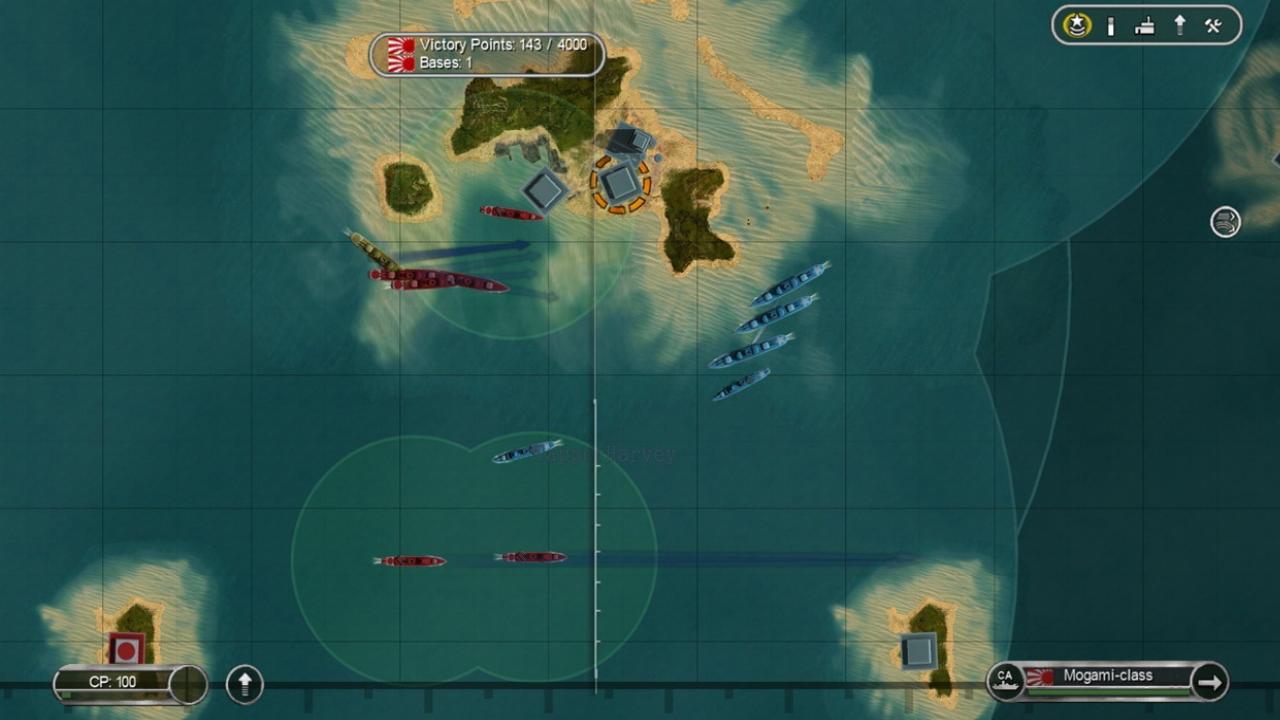Select the victory medal icon in top toolbar
The height and width of the screenshot is (720, 1280).
[1077, 25]
